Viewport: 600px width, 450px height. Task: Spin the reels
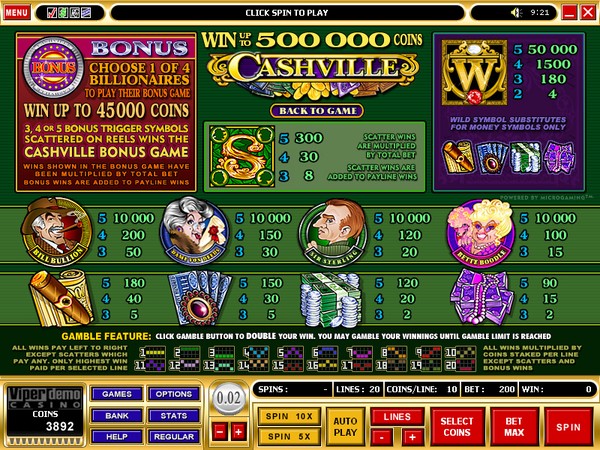[x=569, y=426]
